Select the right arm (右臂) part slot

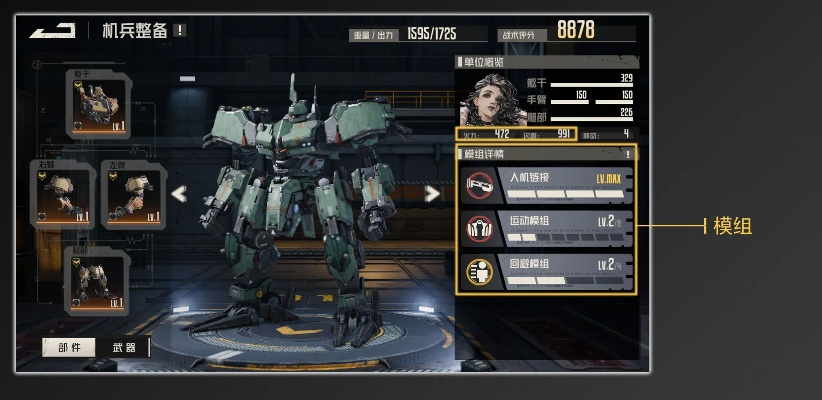(62, 194)
